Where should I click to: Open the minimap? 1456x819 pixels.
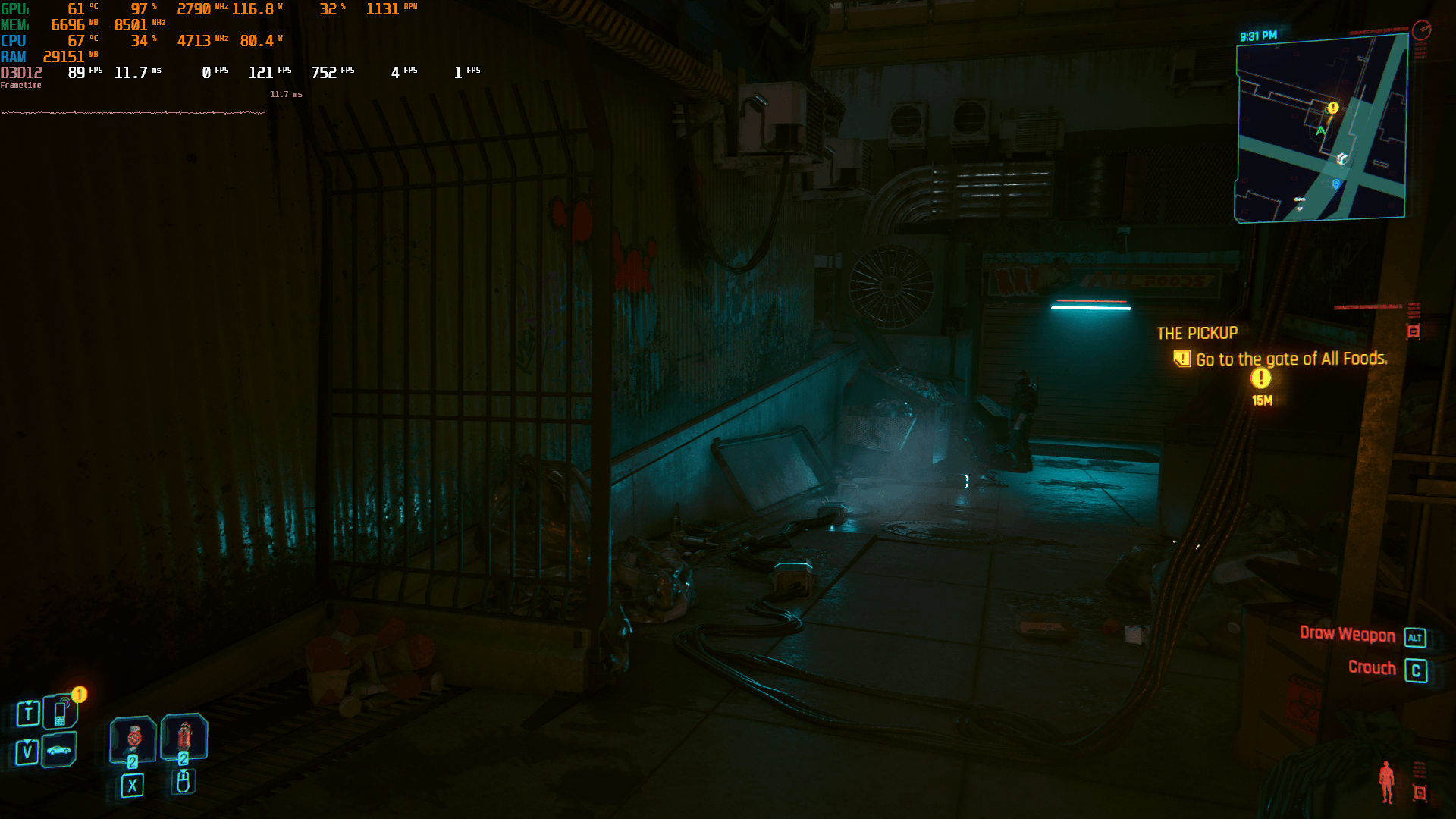point(1321,129)
